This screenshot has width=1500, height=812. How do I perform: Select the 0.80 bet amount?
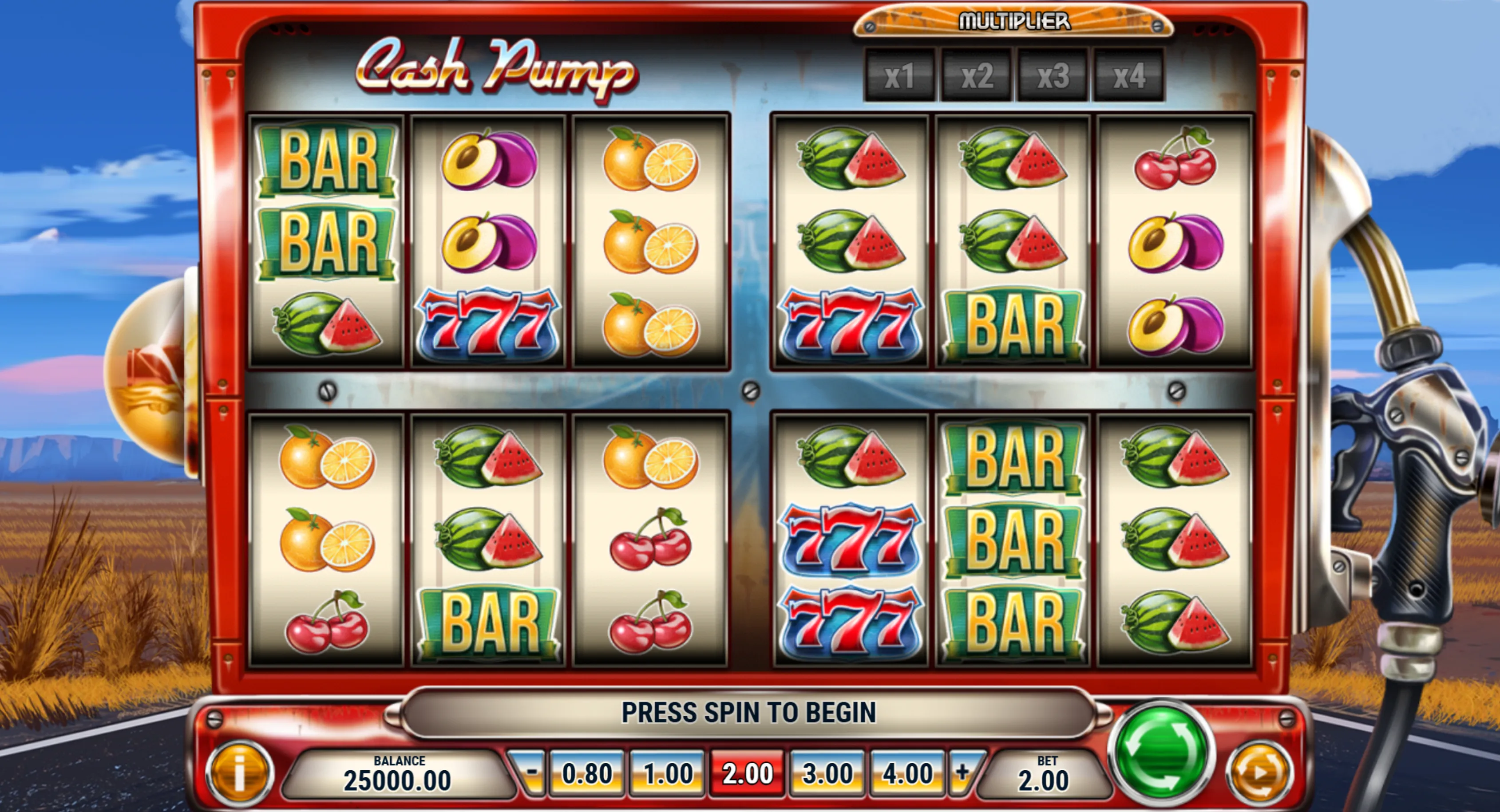pos(587,773)
